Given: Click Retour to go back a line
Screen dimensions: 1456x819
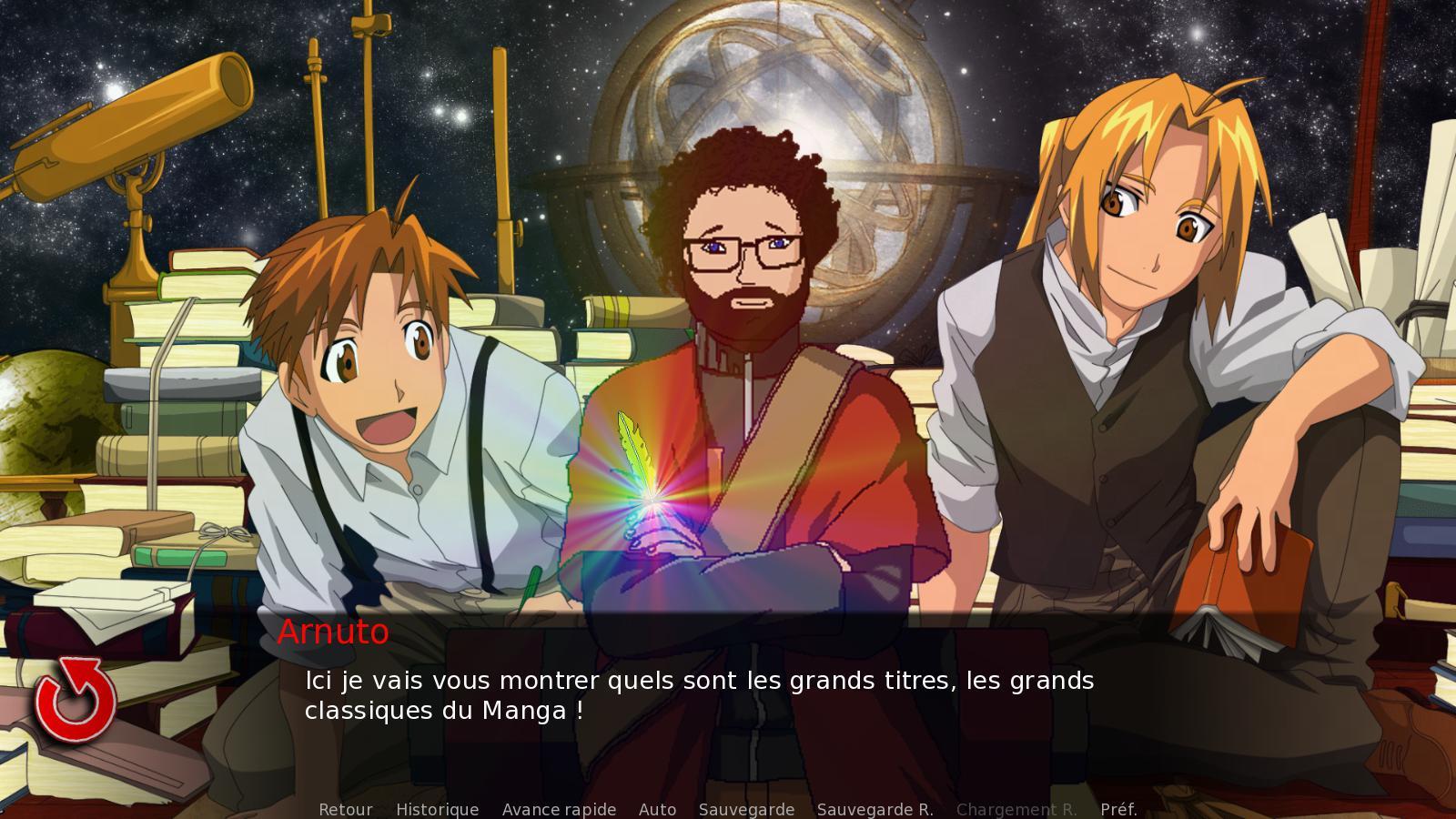Looking at the screenshot, I should coord(345,808).
